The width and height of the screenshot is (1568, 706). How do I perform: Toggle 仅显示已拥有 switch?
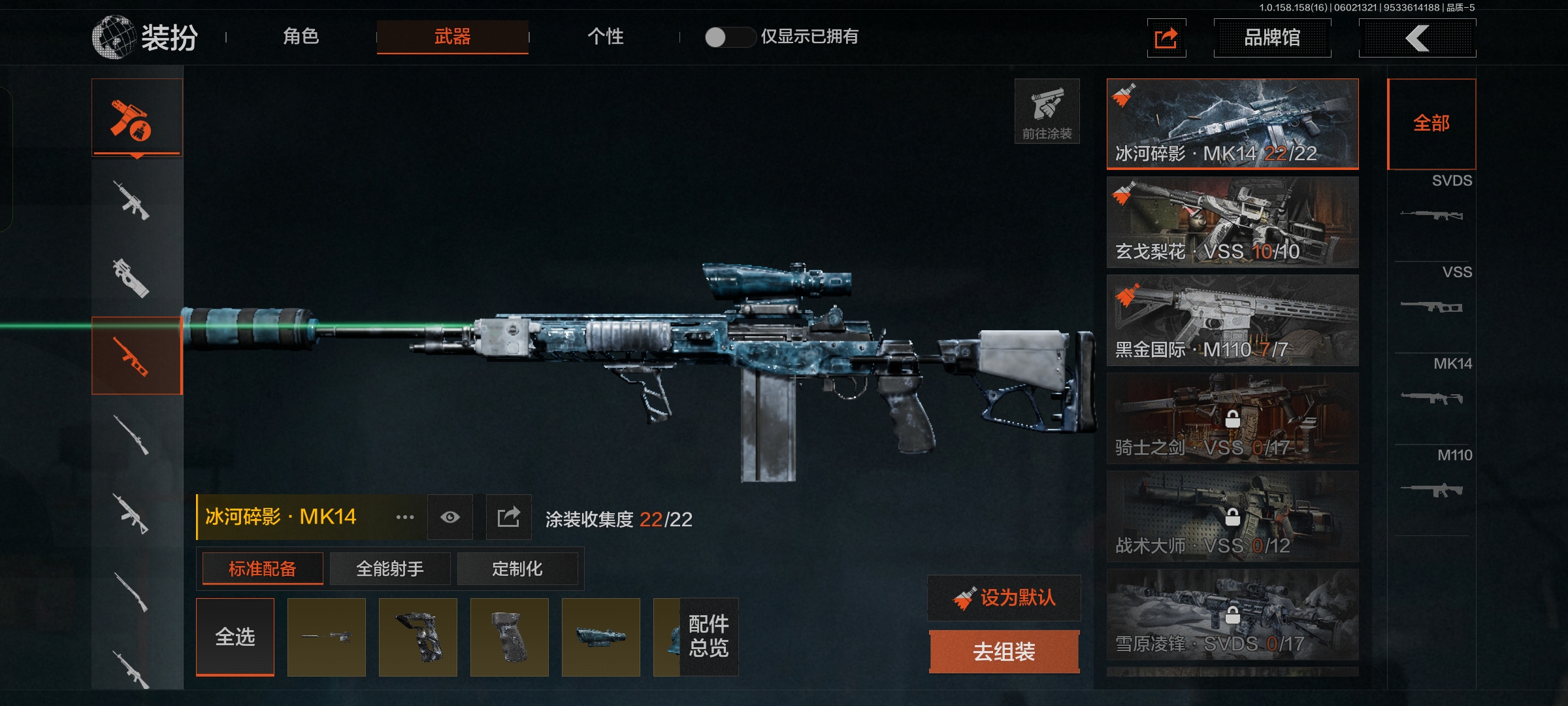click(x=729, y=37)
